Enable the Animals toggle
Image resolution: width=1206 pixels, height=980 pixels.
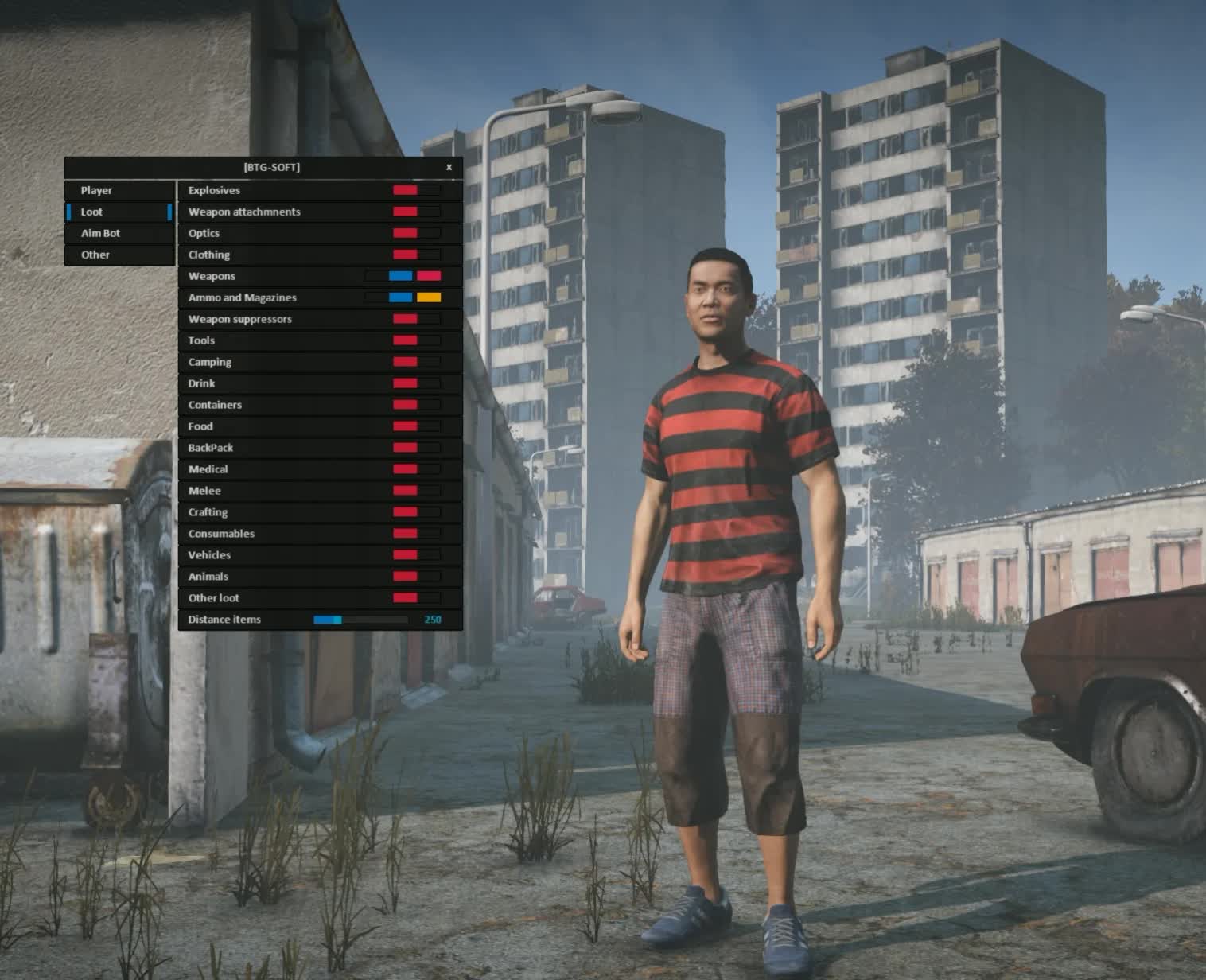(416, 577)
